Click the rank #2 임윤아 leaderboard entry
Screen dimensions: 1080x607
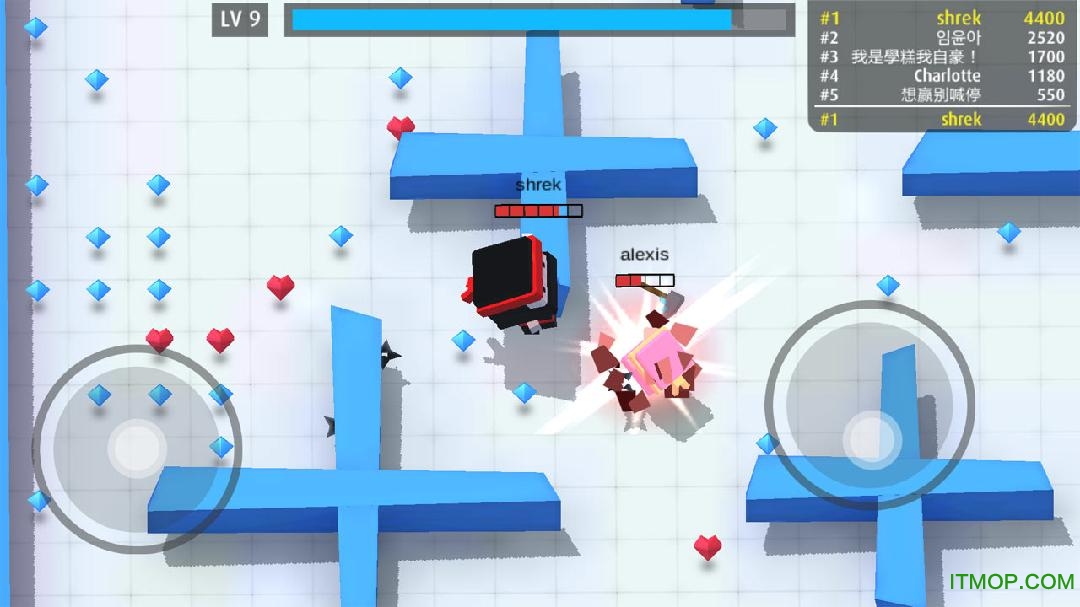(x=941, y=38)
